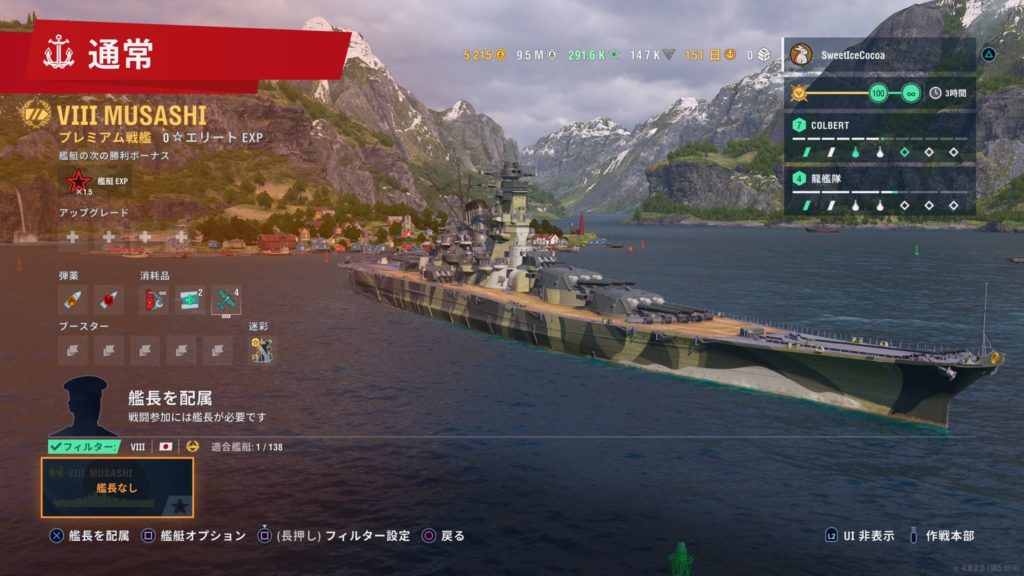
Task: Assign a commander via the silhouette portrait
Action: [x=84, y=407]
